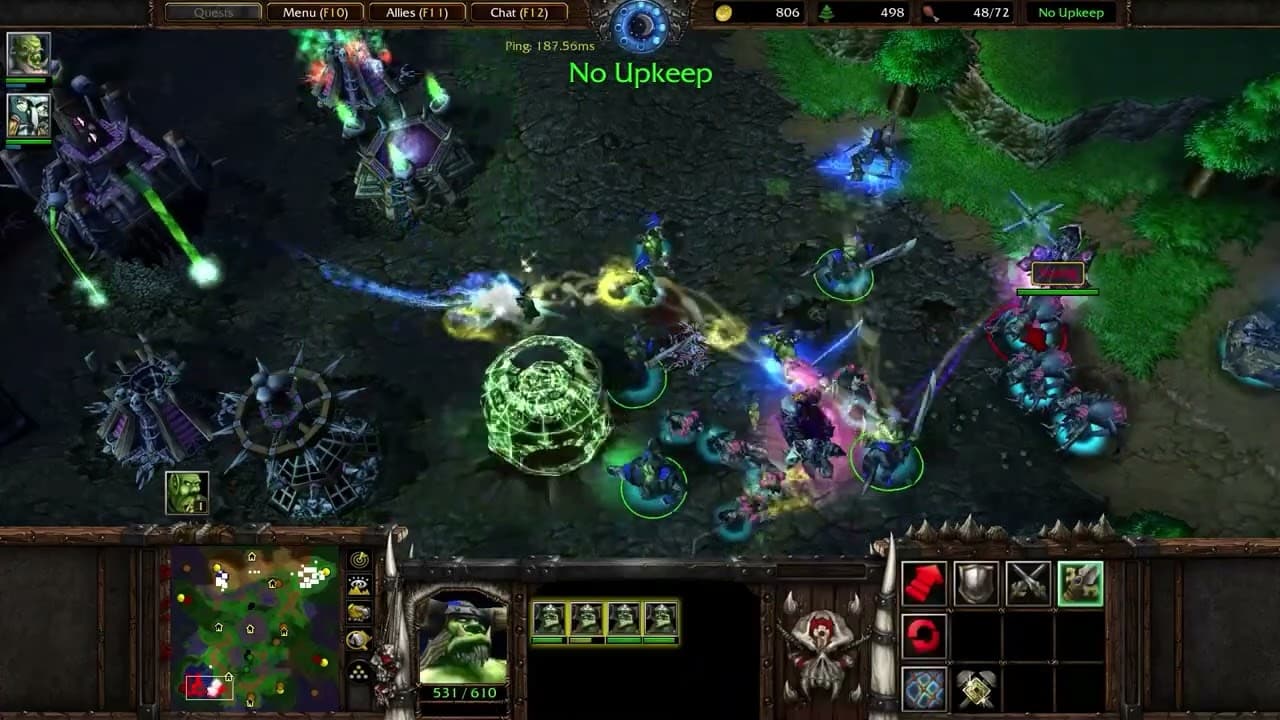The image size is (1280, 720).
Task: Click the green-highlighted command icon
Action: [x=1080, y=584]
